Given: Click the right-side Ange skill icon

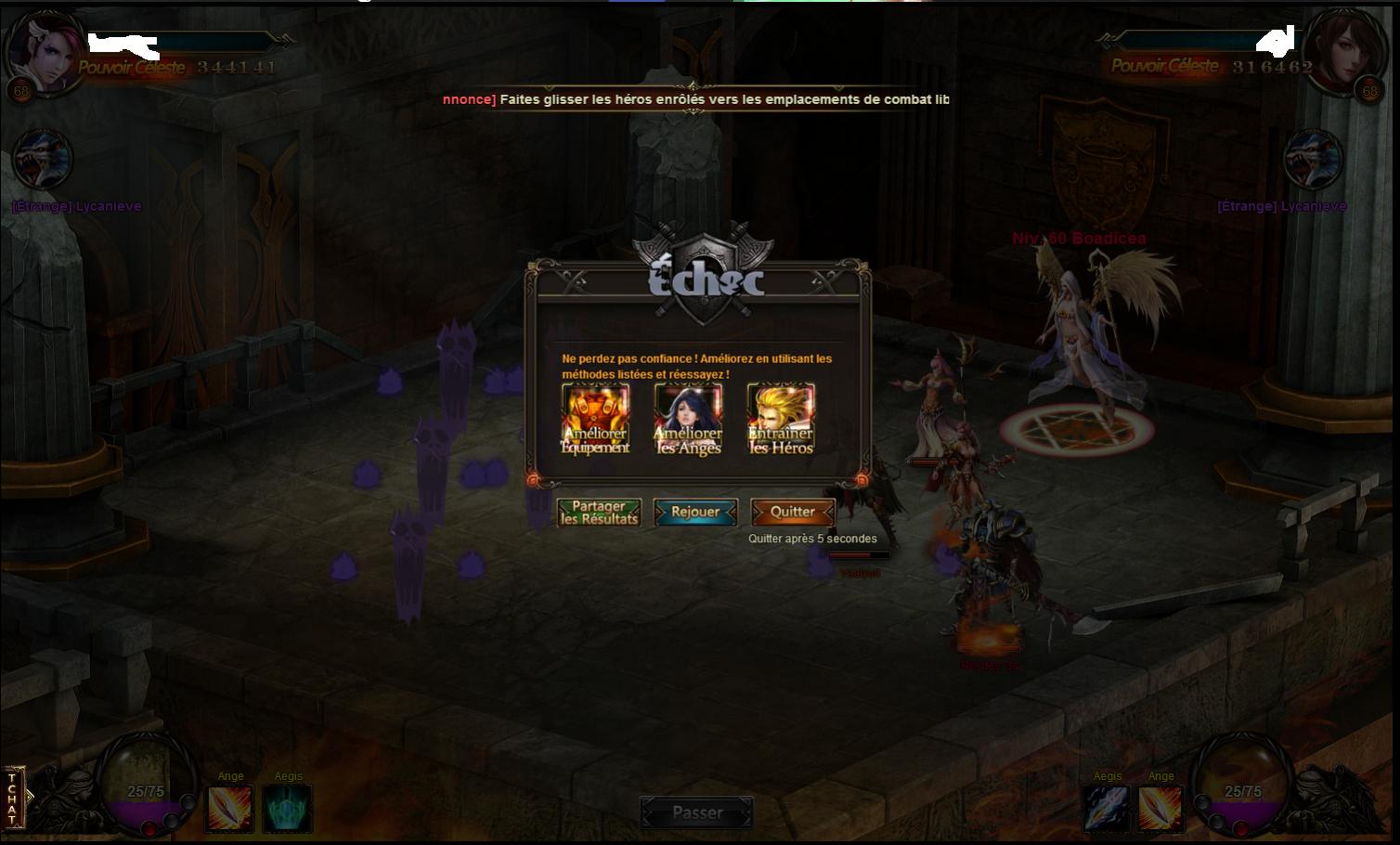Looking at the screenshot, I should tap(1160, 808).
